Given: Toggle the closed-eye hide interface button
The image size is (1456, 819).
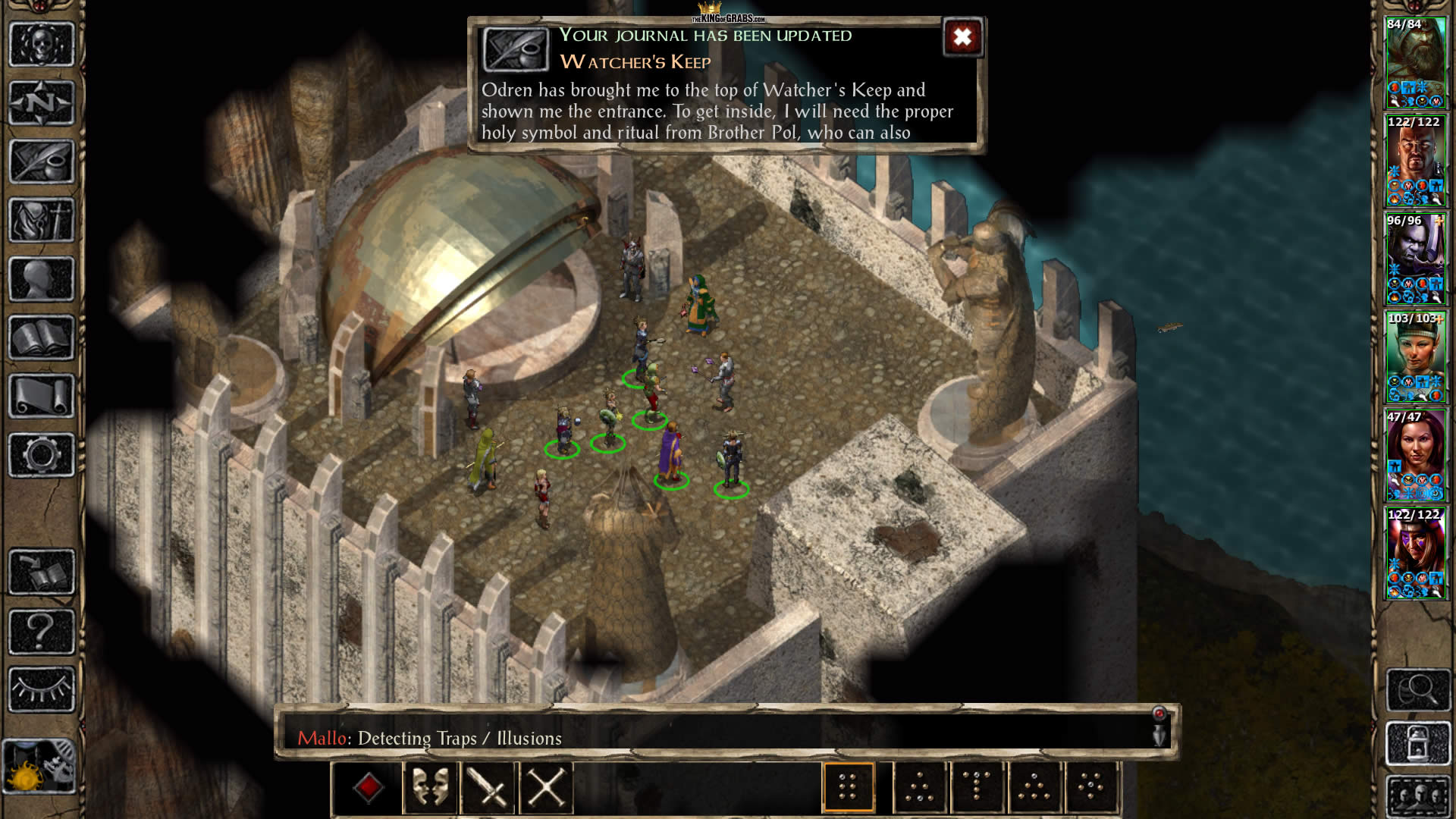Looking at the screenshot, I should click(x=42, y=689).
